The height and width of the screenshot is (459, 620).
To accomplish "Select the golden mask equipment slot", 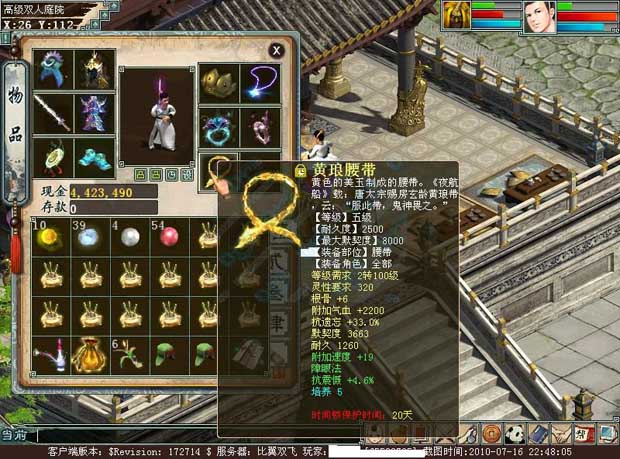I will point(217,82).
